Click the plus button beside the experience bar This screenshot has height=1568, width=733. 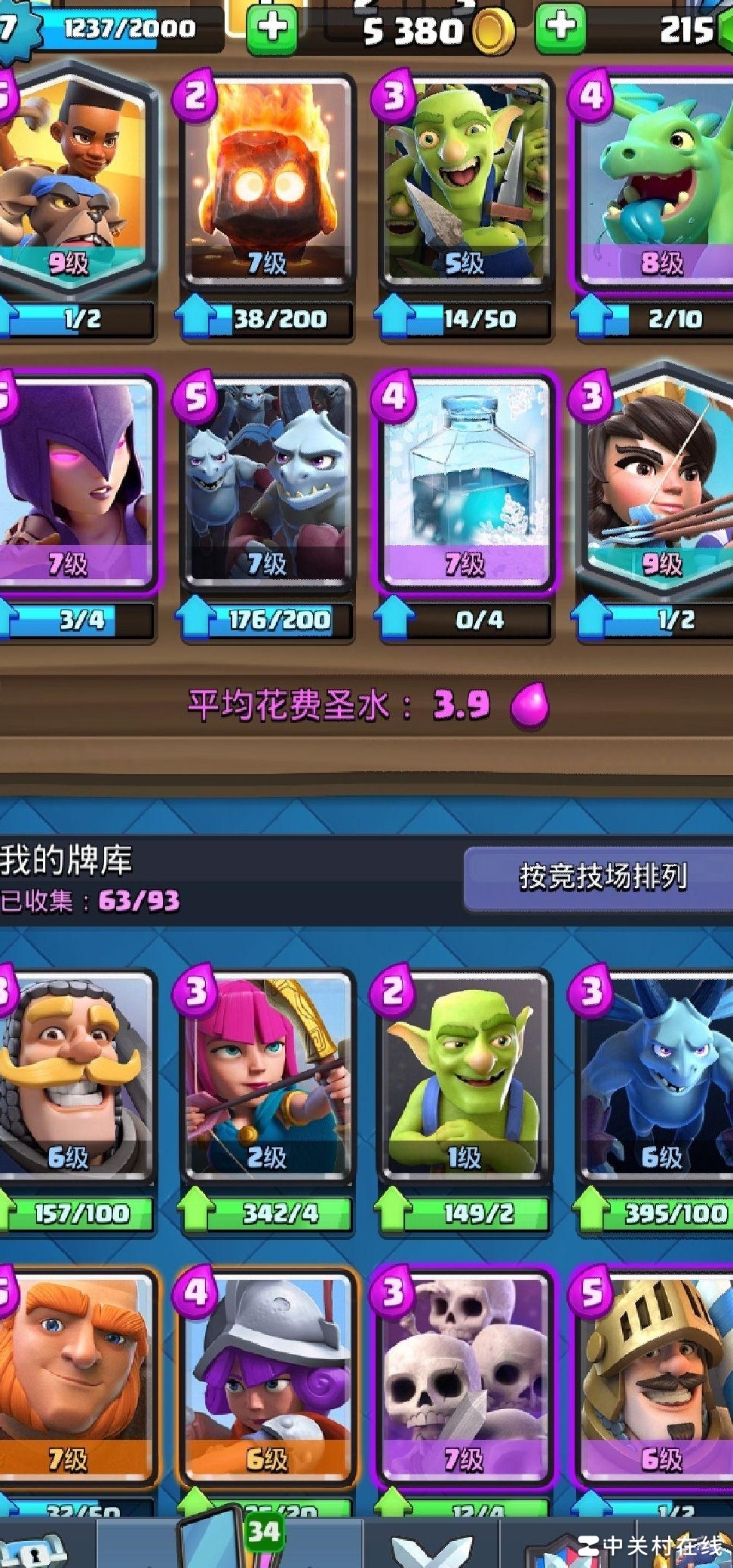click(272, 28)
